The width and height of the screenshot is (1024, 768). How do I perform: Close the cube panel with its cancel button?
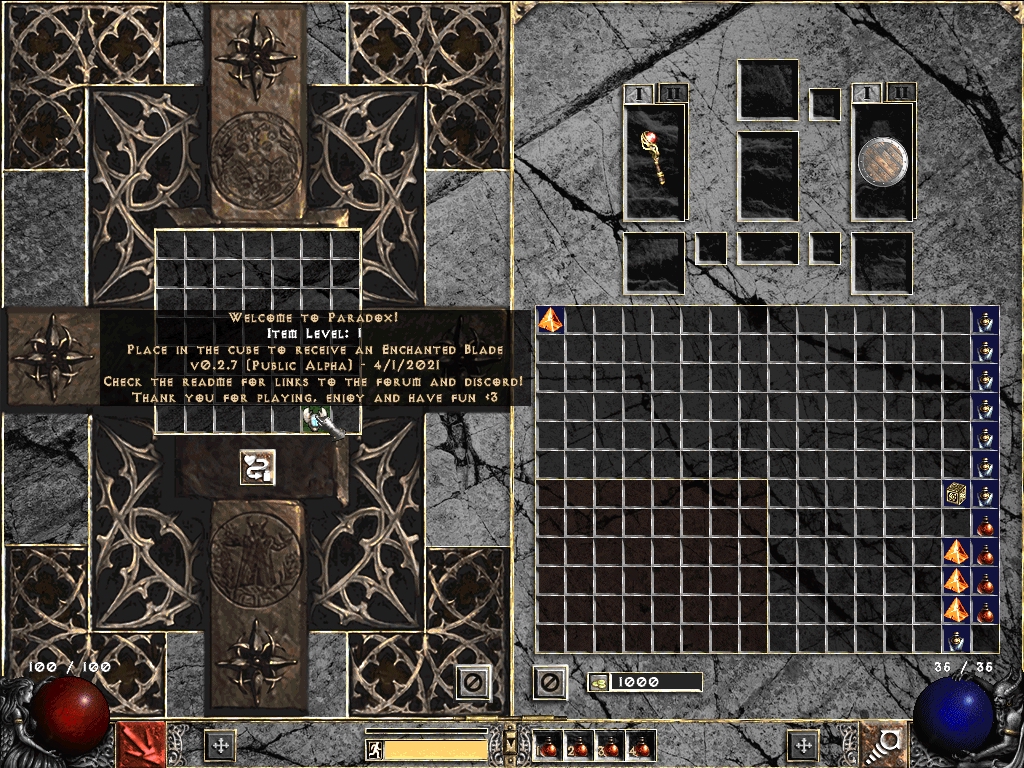[473, 682]
